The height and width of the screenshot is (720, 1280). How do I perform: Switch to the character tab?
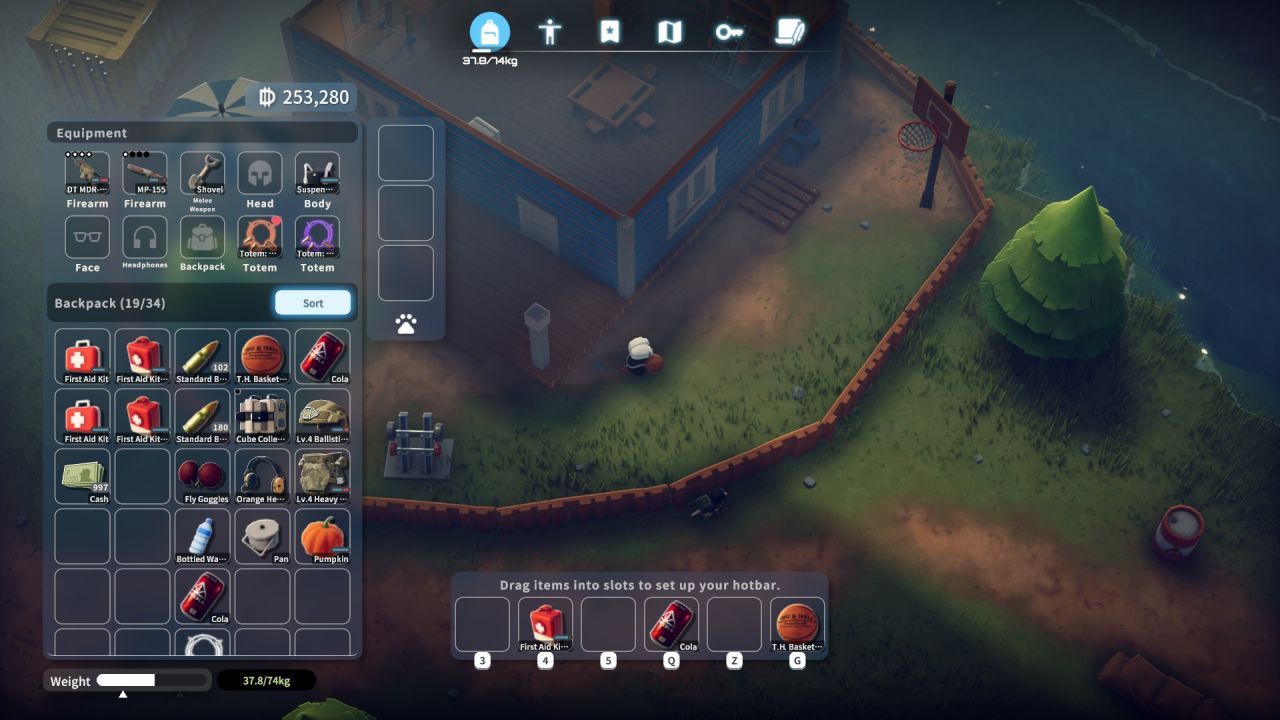click(x=551, y=31)
